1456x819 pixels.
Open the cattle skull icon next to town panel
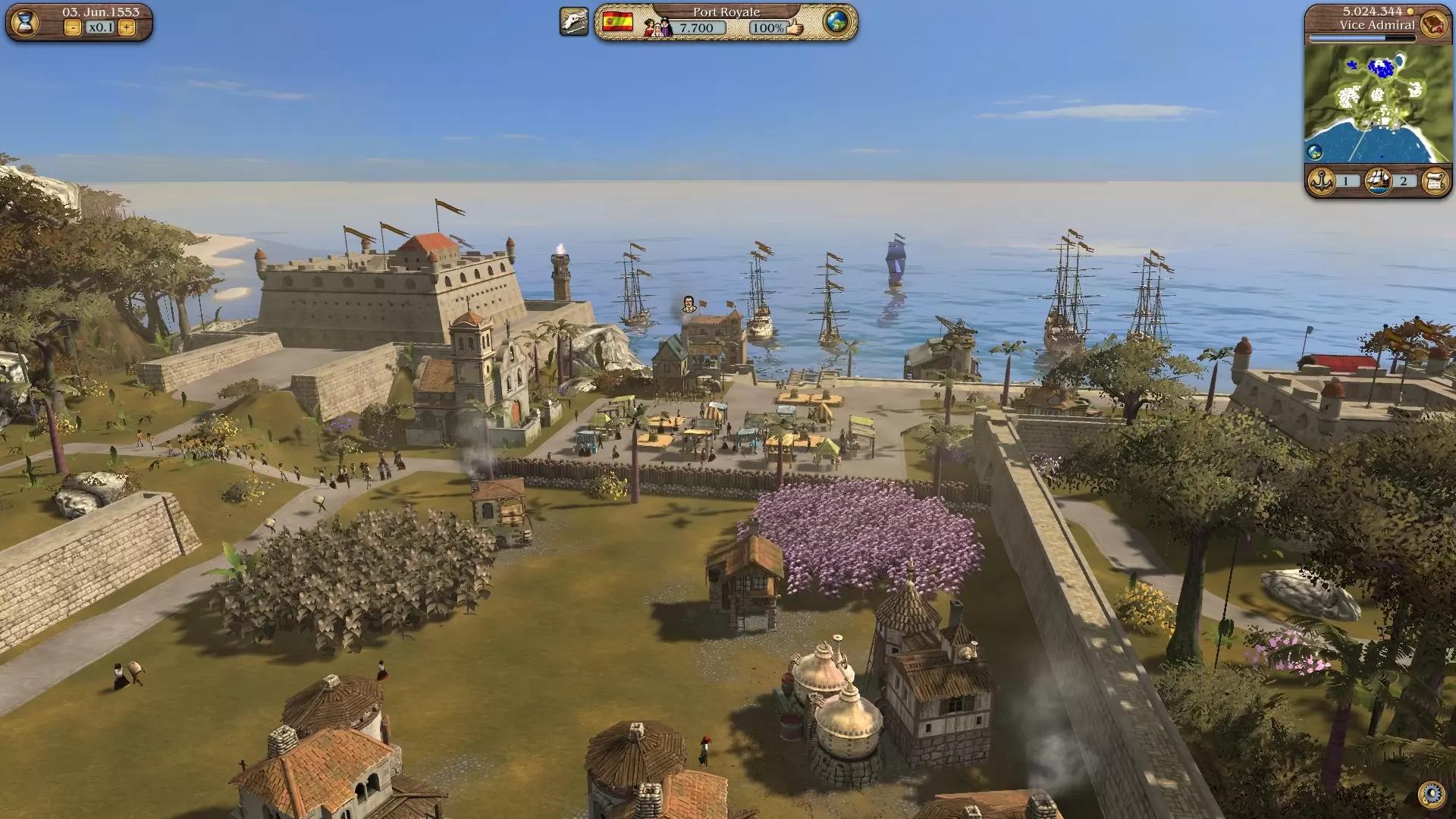[x=574, y=22]
